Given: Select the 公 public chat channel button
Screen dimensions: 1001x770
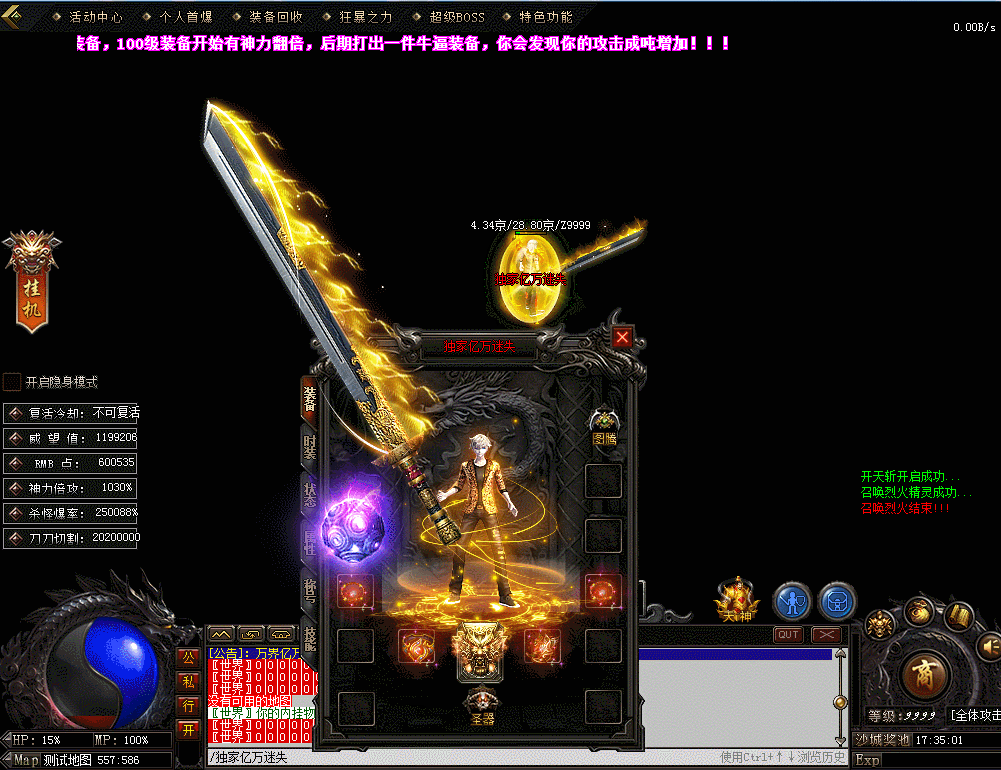Looking at the screenshot, I should [x=187, y=656].
